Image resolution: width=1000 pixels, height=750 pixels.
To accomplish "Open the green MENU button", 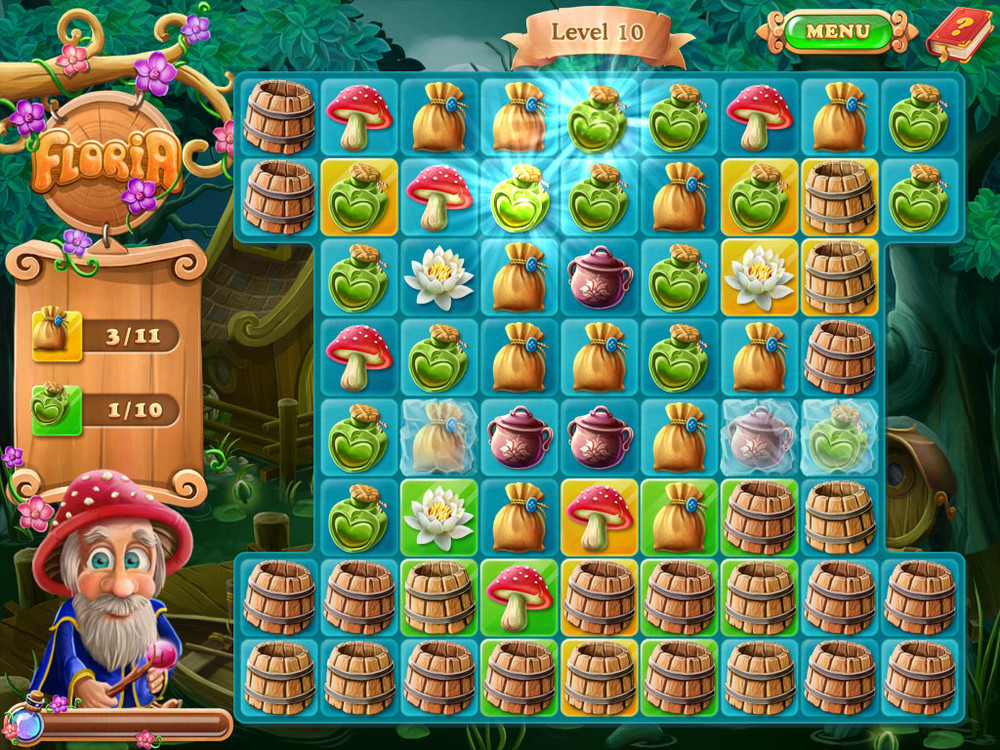I will (837, 31).
